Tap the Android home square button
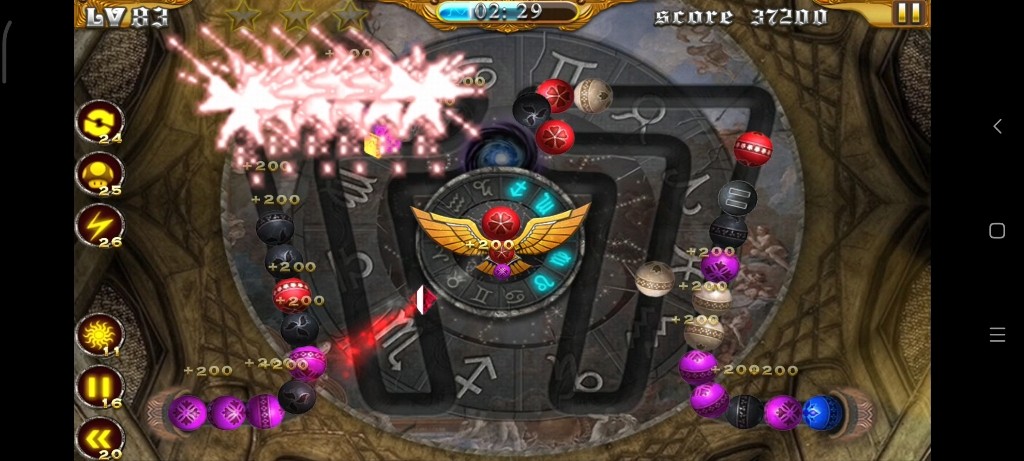This screenshot has height=461, width=1024. pyautogui.click(x=997, y=231)
